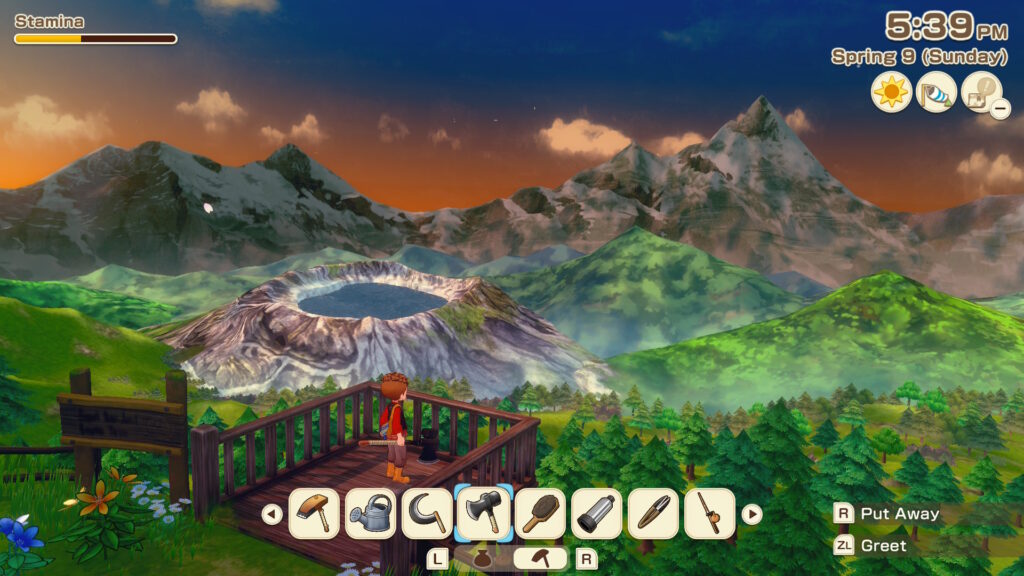The image size is (1024, 576).
Task: Select the milker canister tool
Action: pos(597,514)
